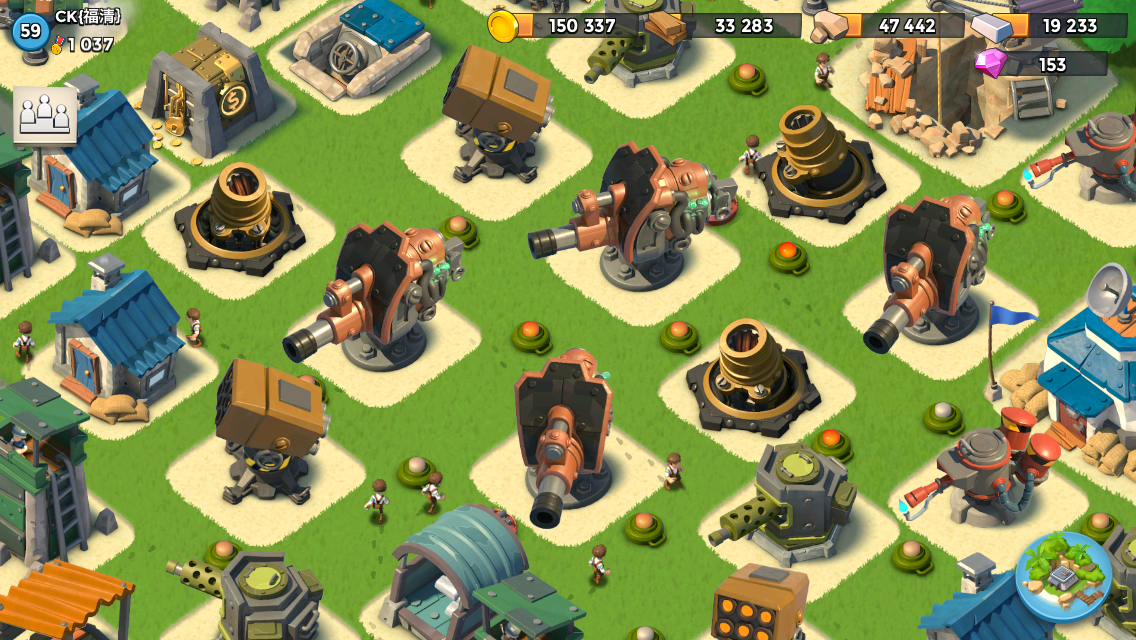Tap the level 59 player badge

[31, 31]
